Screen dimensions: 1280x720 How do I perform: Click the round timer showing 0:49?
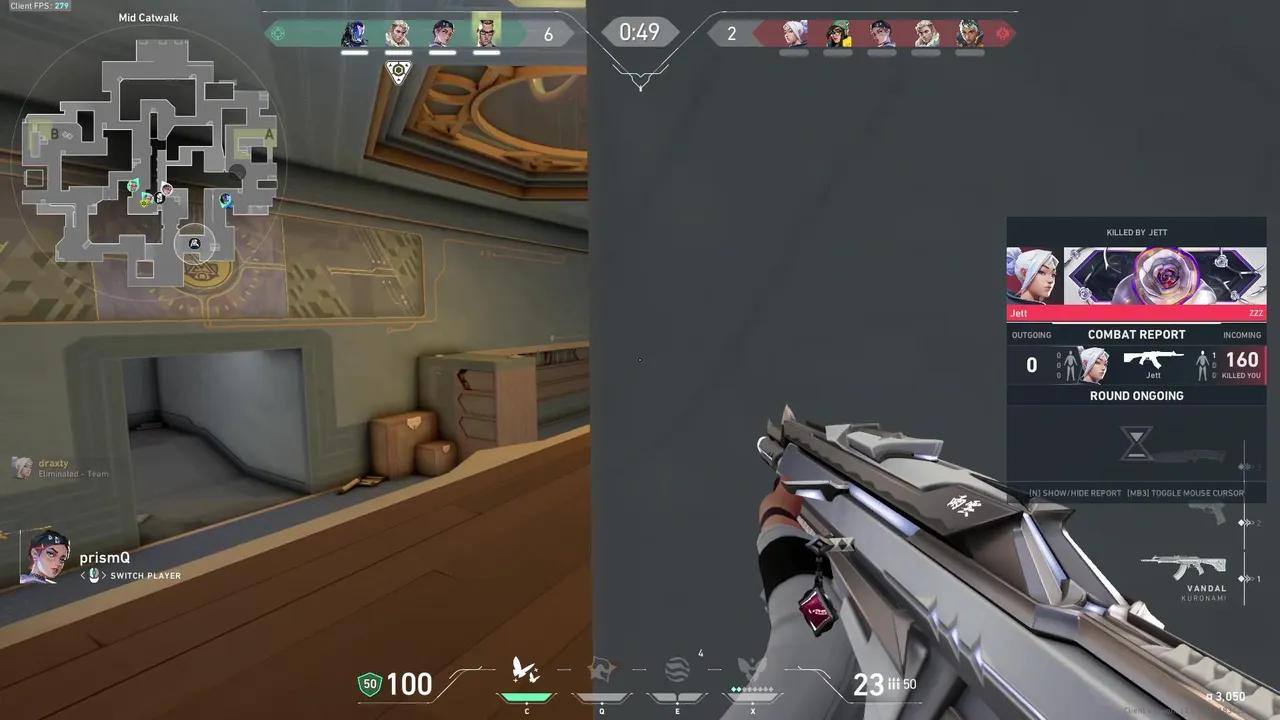coord(639,31)
